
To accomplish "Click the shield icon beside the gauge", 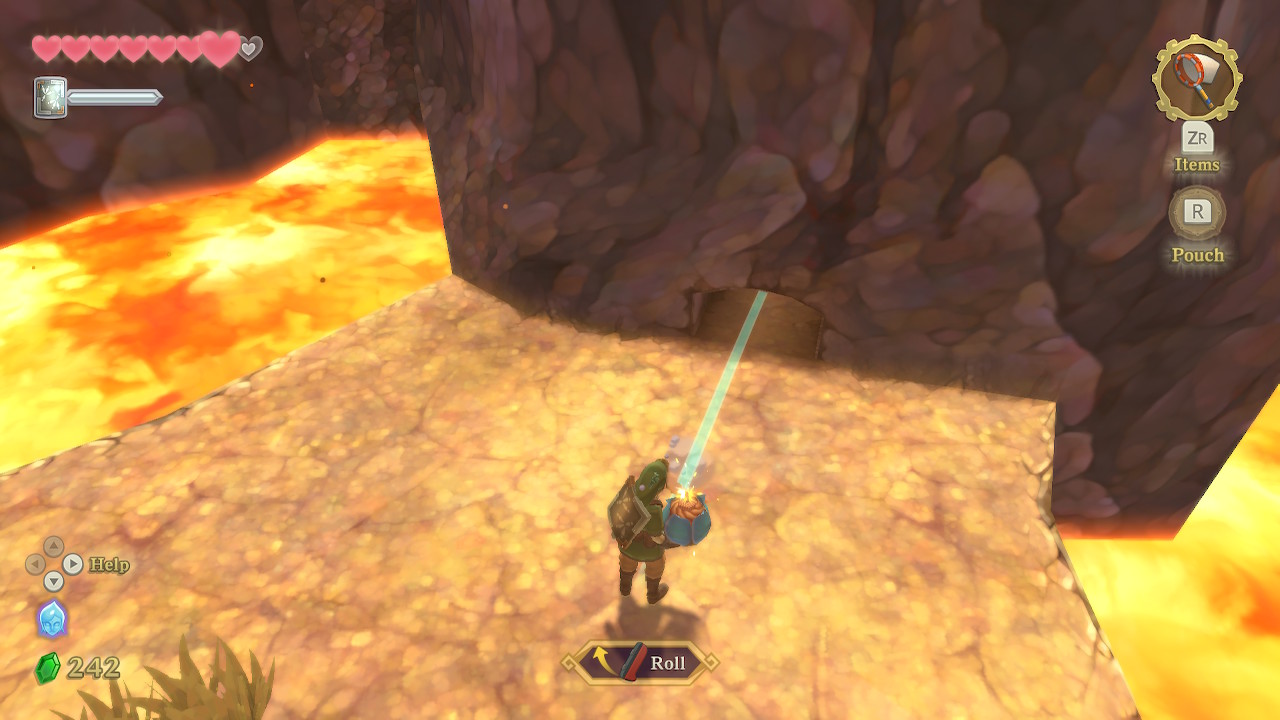I will (50, 98).
